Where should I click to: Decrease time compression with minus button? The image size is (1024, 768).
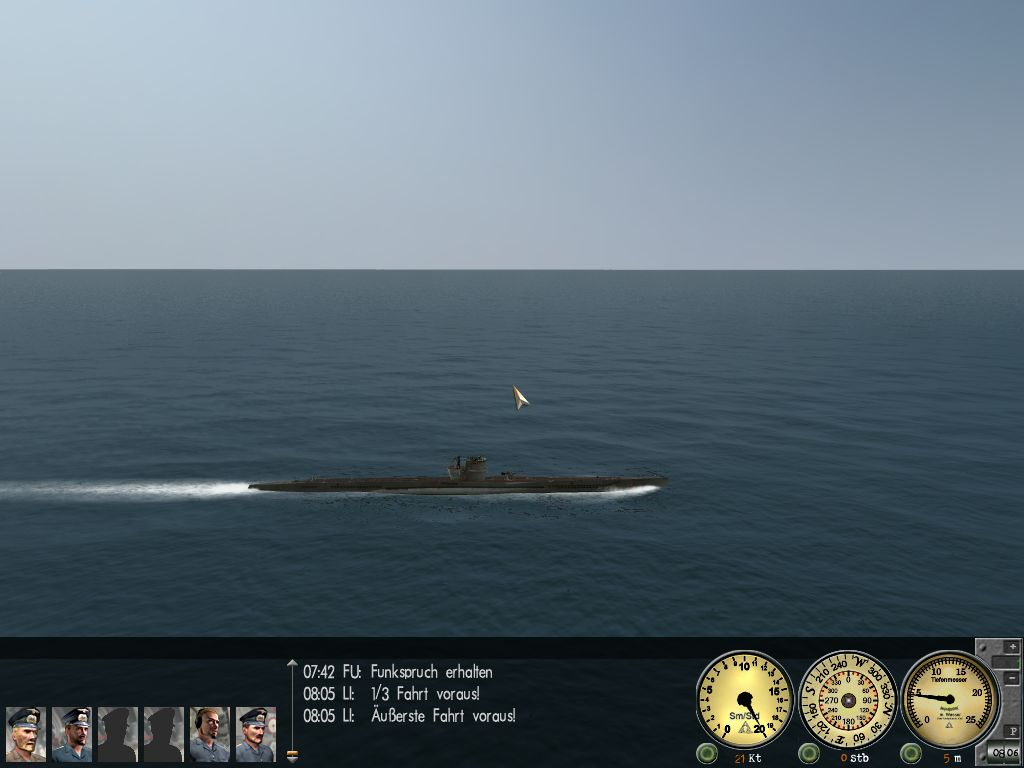pos(1012,678)
